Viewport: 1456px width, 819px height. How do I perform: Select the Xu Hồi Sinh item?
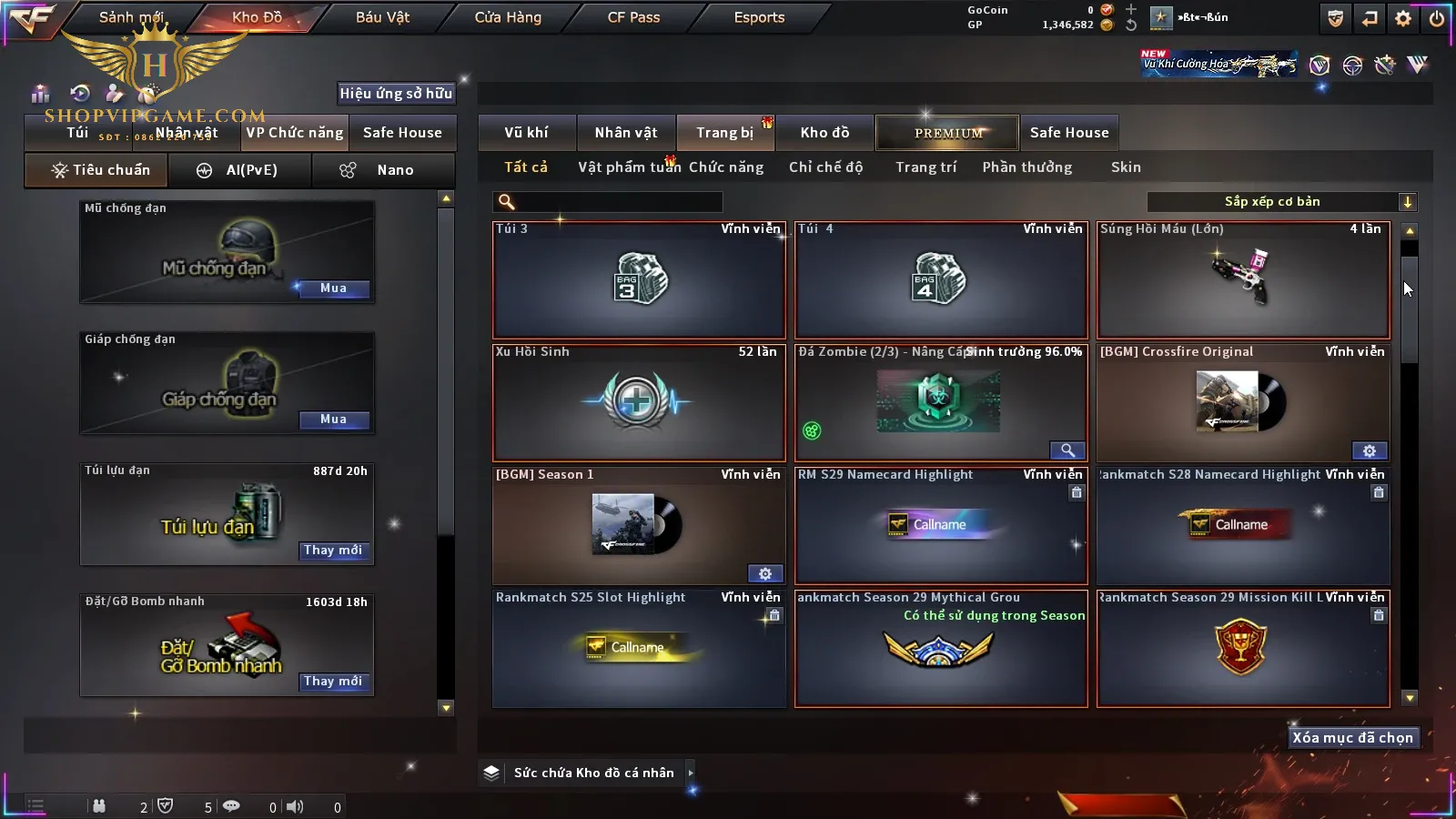tap(639, 403)
